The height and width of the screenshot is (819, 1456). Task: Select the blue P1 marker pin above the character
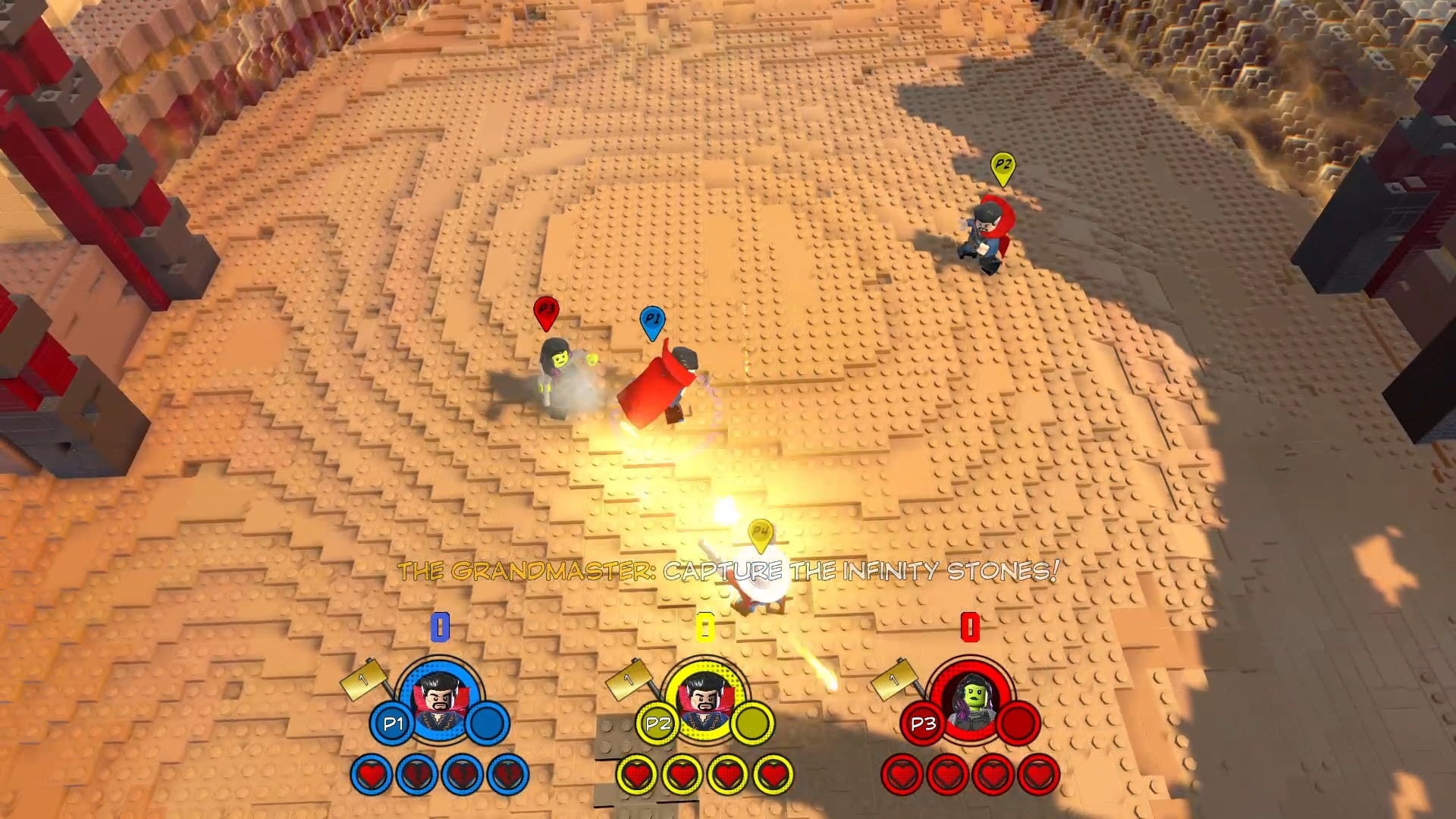pyautogui.click(x=652, y=322)
